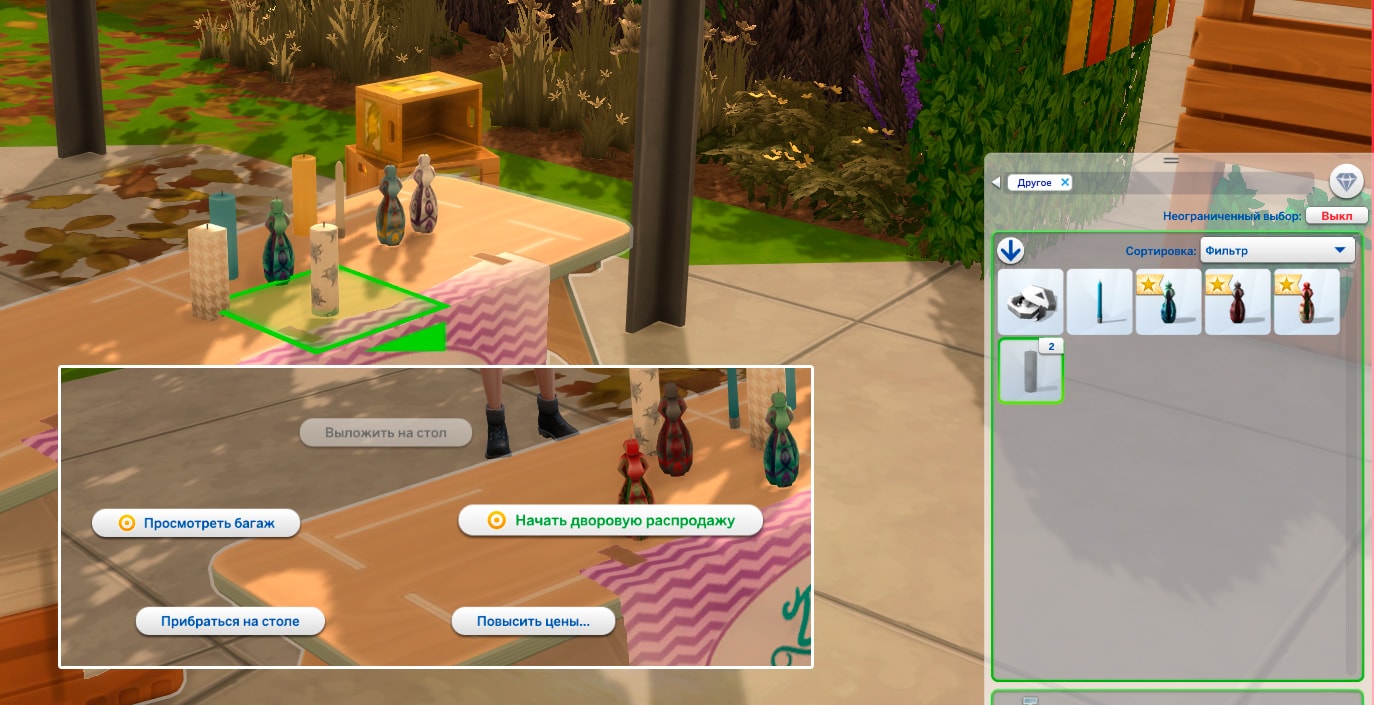Click the inventory panel top grip handle
This screenshot has height=705, width=1374.
pos(1171,160)
